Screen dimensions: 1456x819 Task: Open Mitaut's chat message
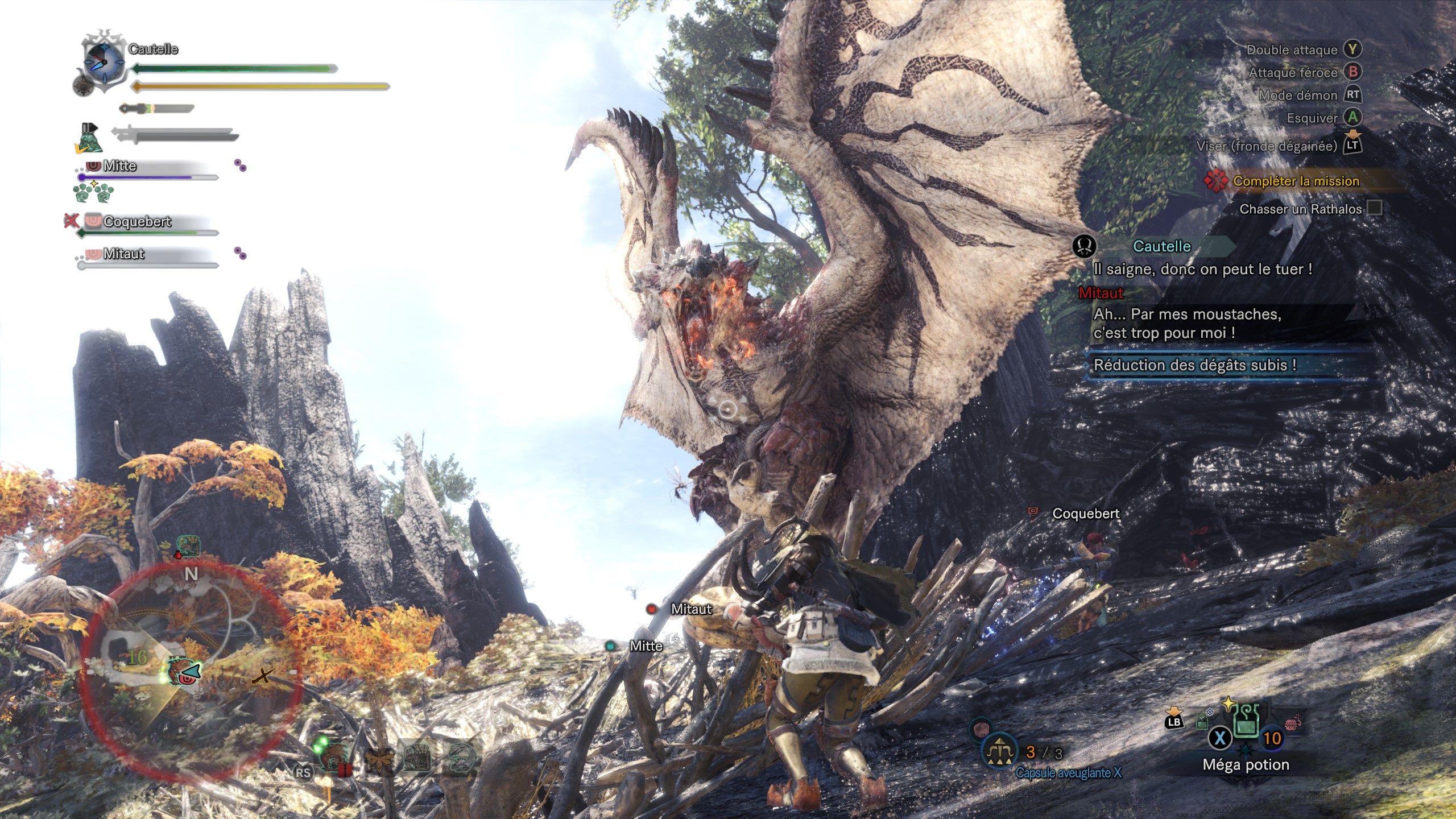pyautogui.click(x=1186, y=323)
